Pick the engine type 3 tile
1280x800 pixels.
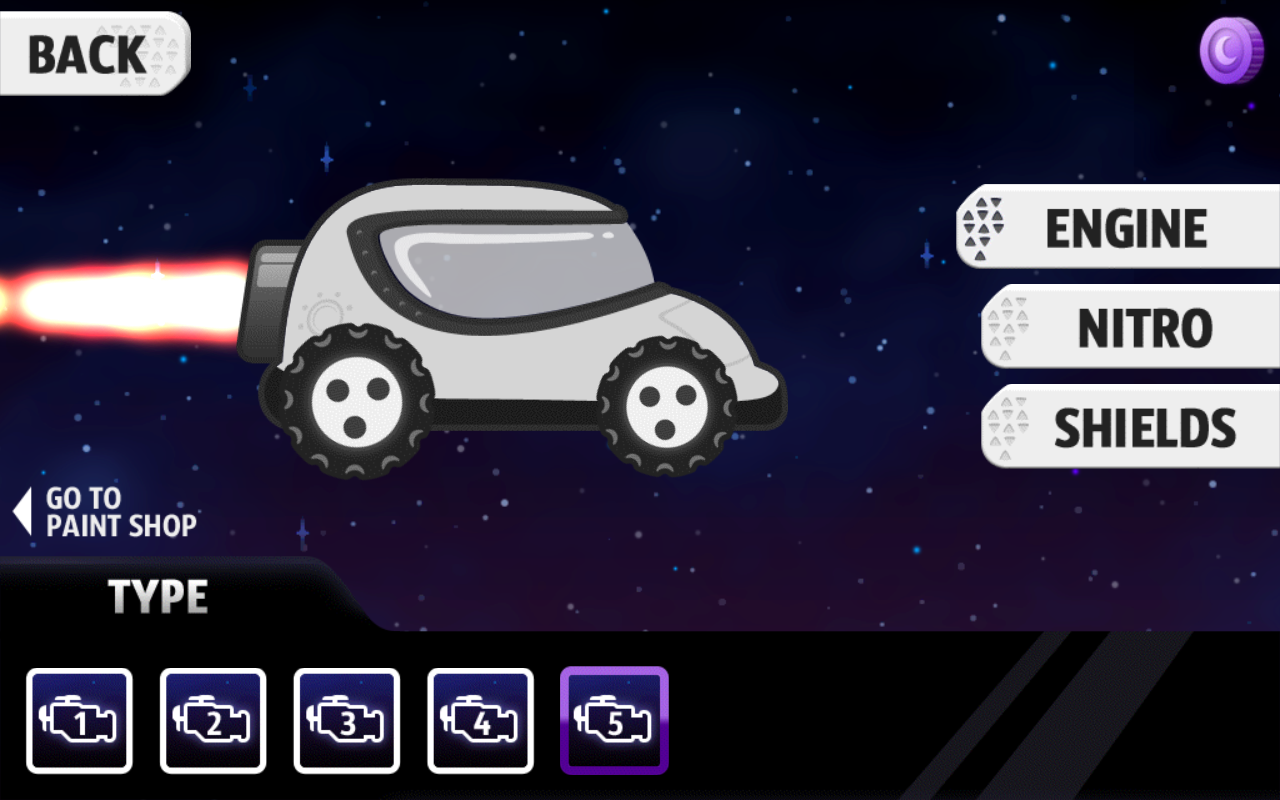pos(347,721)
